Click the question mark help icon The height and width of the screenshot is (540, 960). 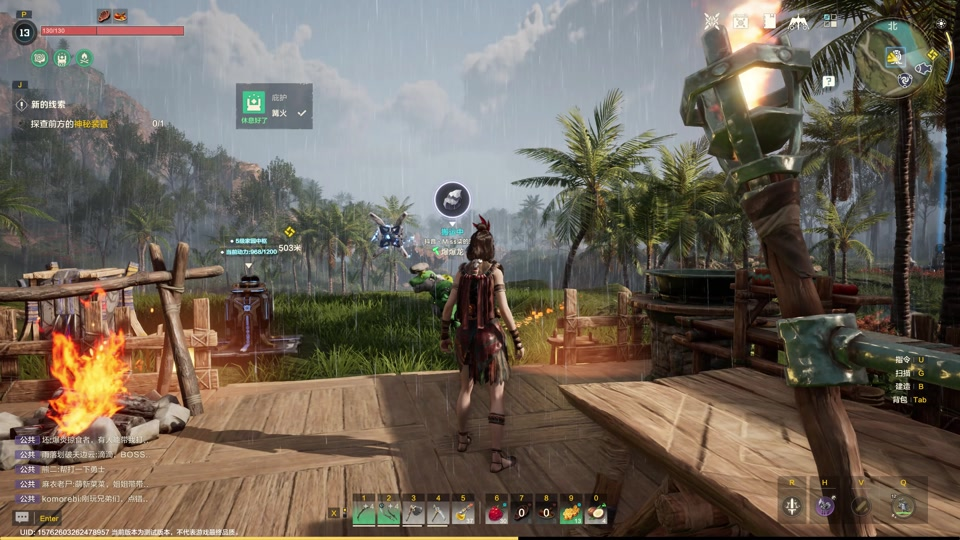coord(829,82)
